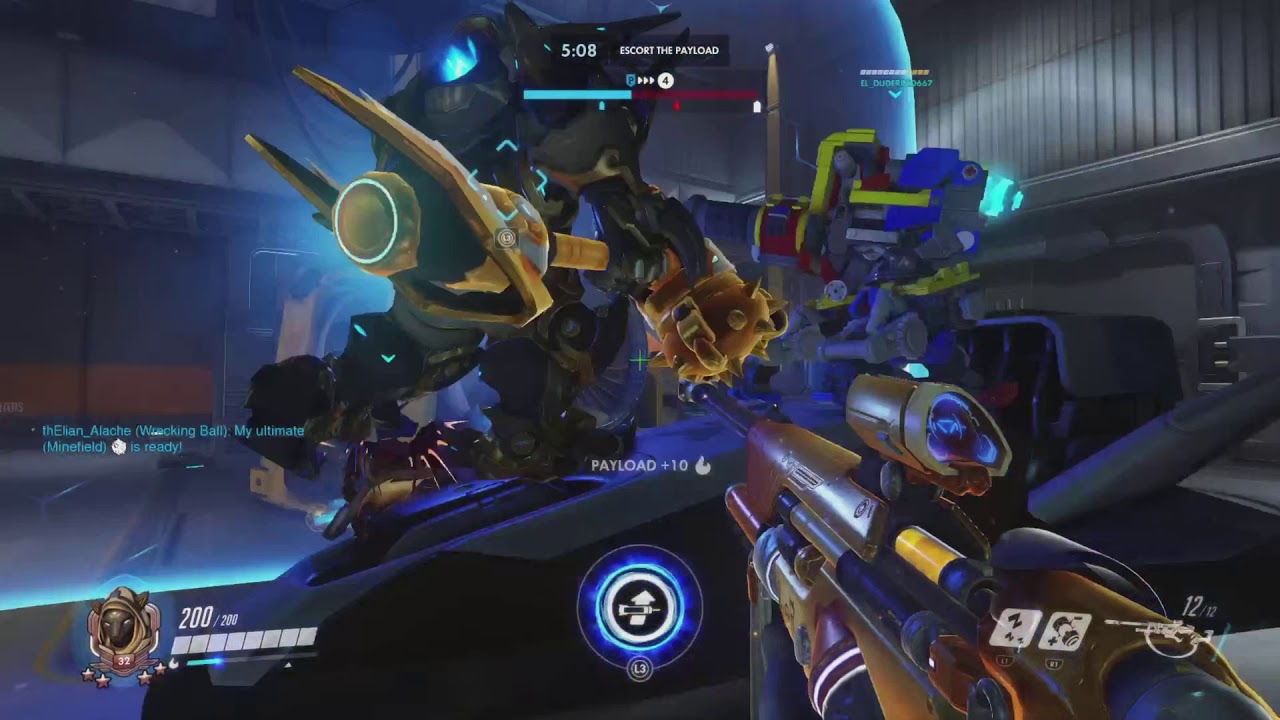1280x720 pixels.
Task: Click the on-fire flame icon under the health bar
Action: pyautogui.click(x=173, y=662)
